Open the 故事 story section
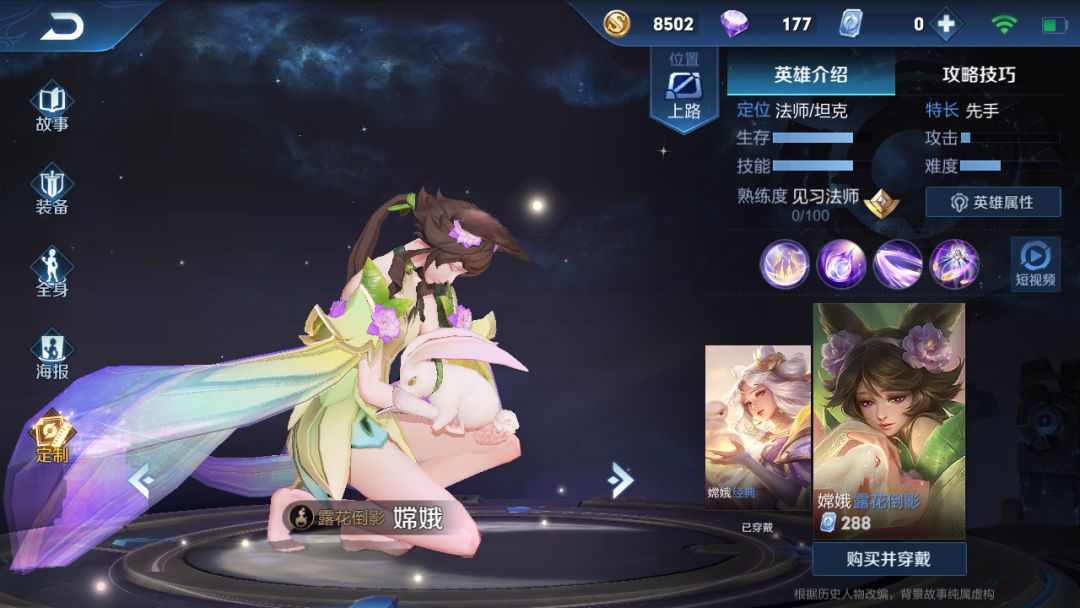This screenshot has width=1080, height=608. (x=52, y=108)
